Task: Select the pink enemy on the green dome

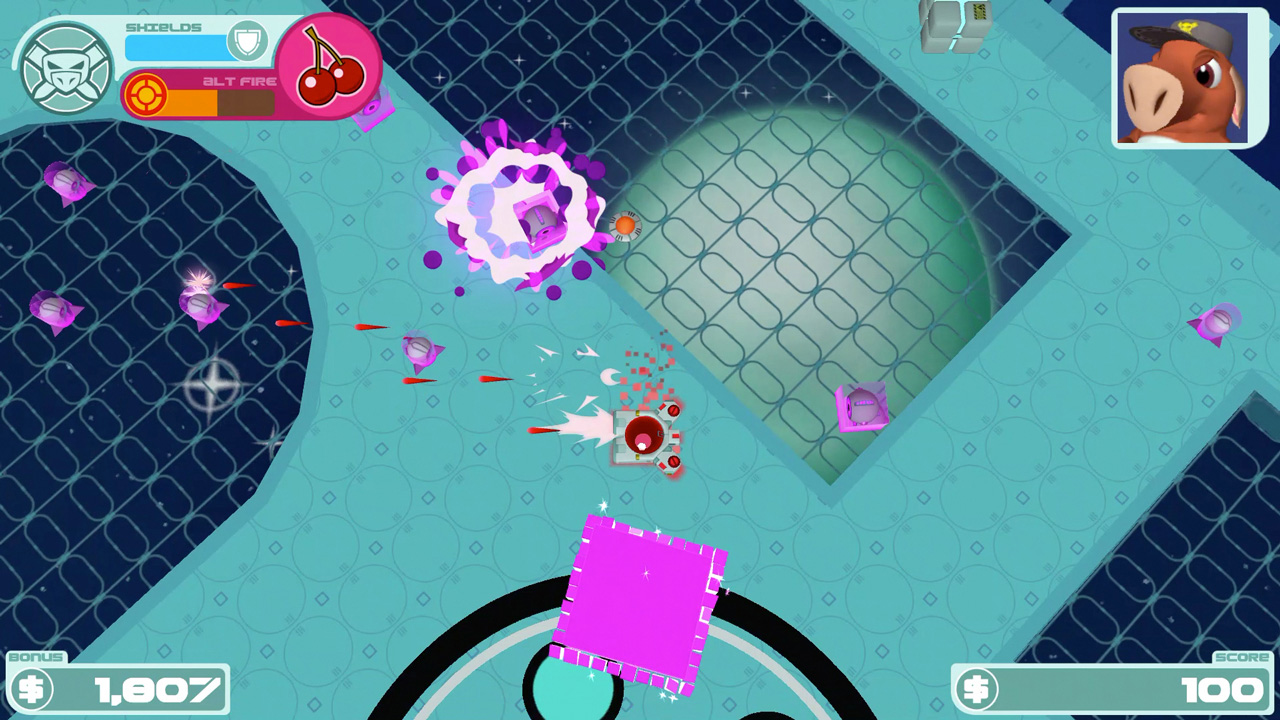Action: pos(860,405)
